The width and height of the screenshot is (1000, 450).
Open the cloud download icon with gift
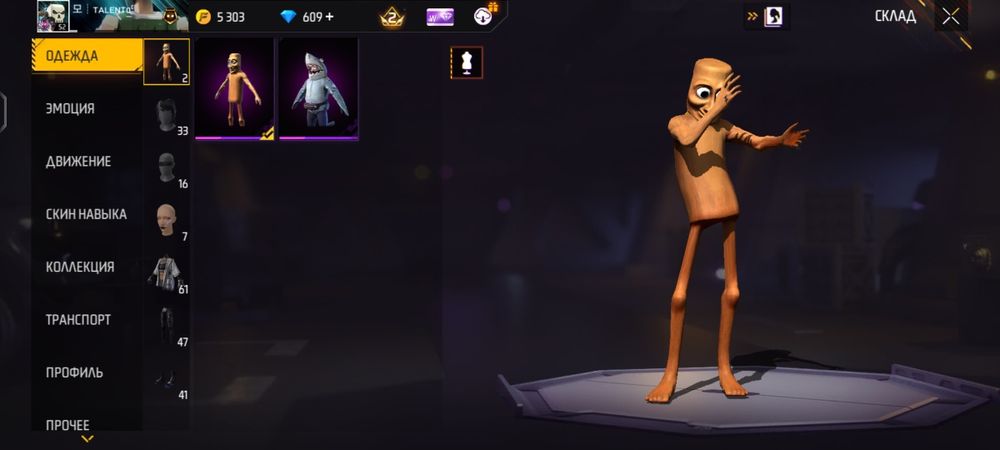[x=485, y=15]
